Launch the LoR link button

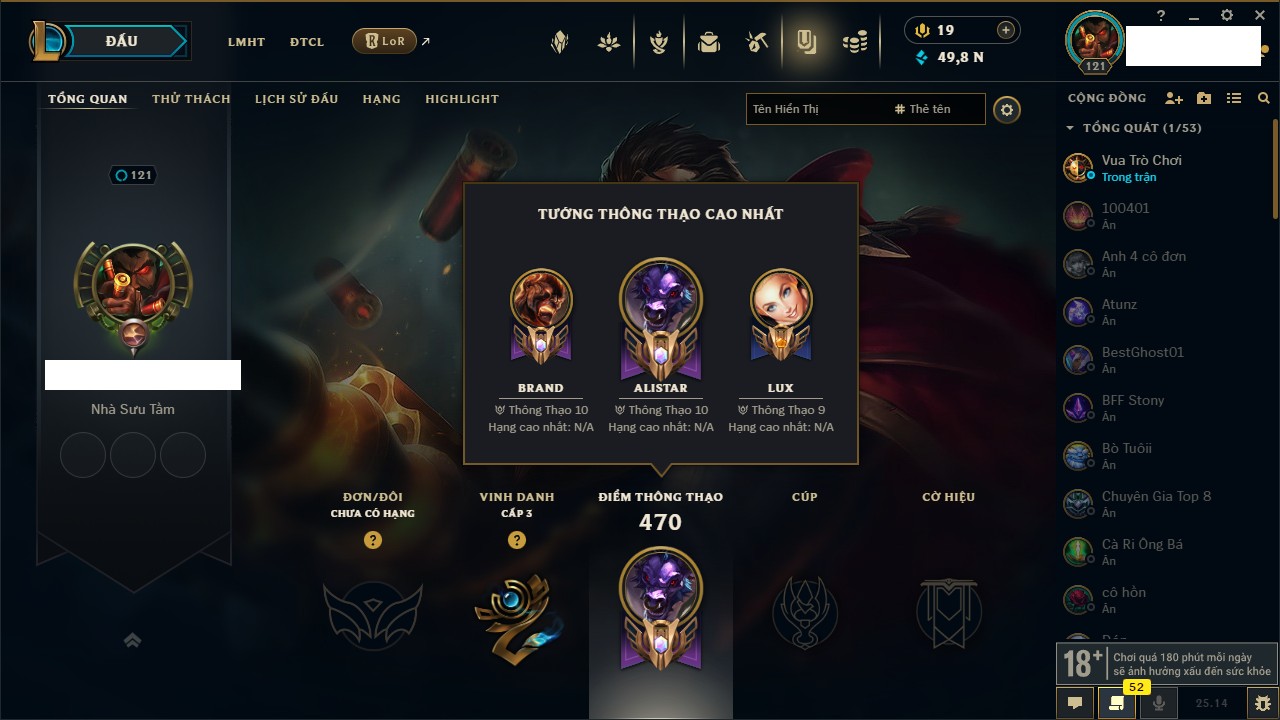pyautogui.click(x=385, y=41)
